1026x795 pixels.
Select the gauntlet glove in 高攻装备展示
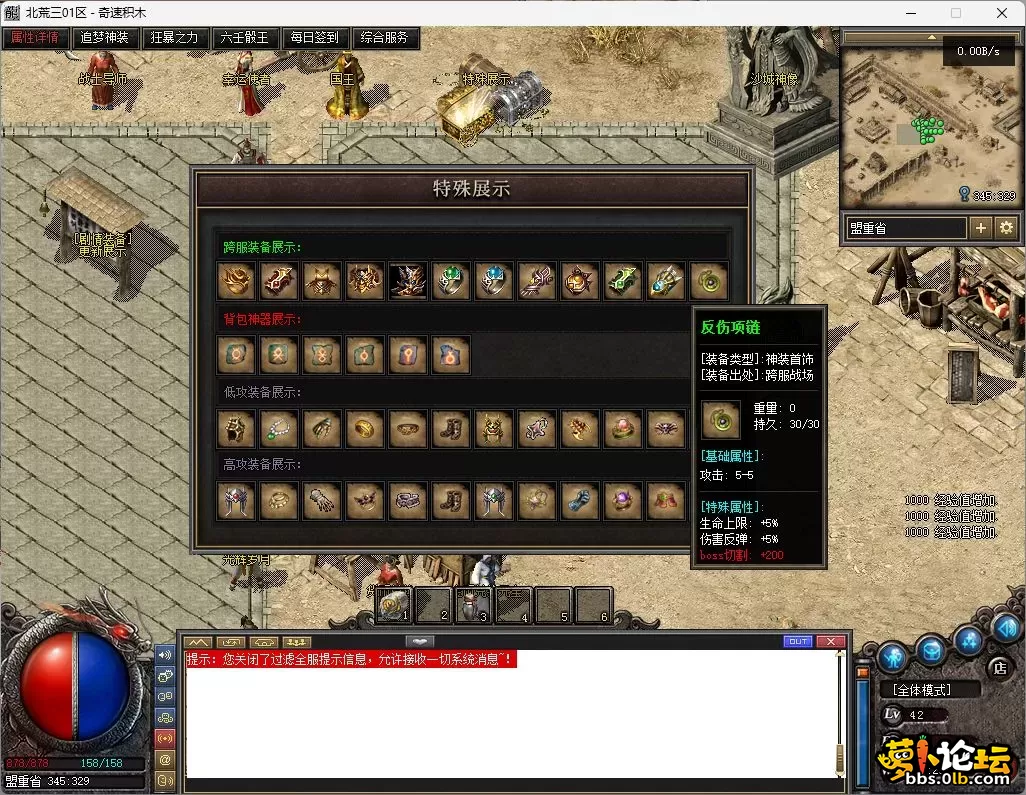click(322, 501)
